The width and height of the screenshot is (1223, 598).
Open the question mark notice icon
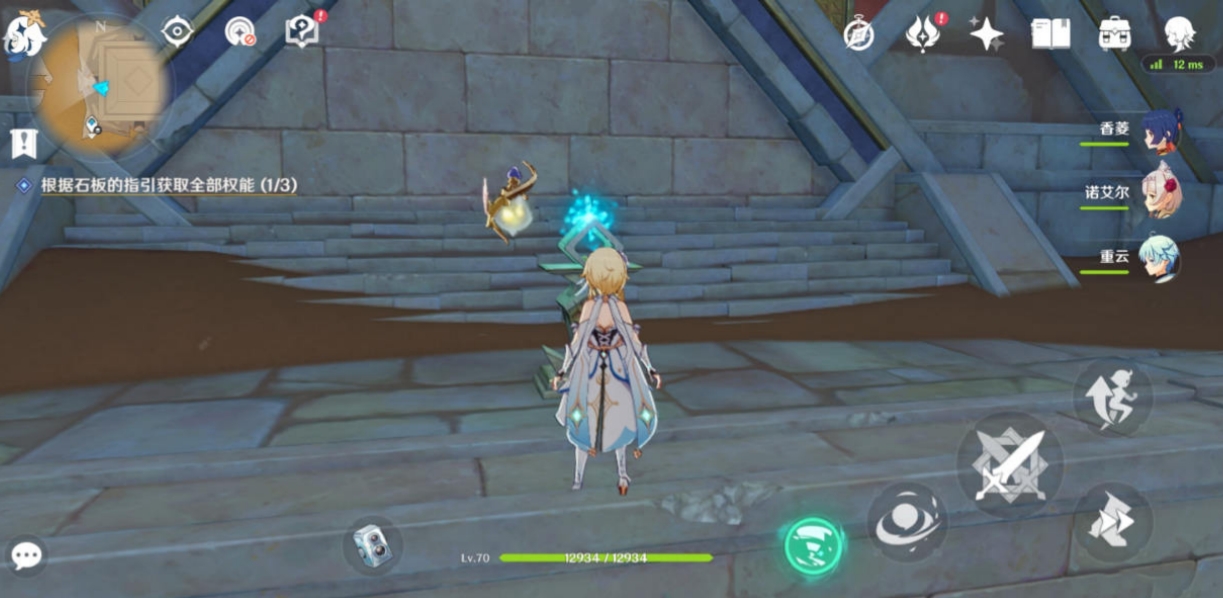[x=300, y=32]
